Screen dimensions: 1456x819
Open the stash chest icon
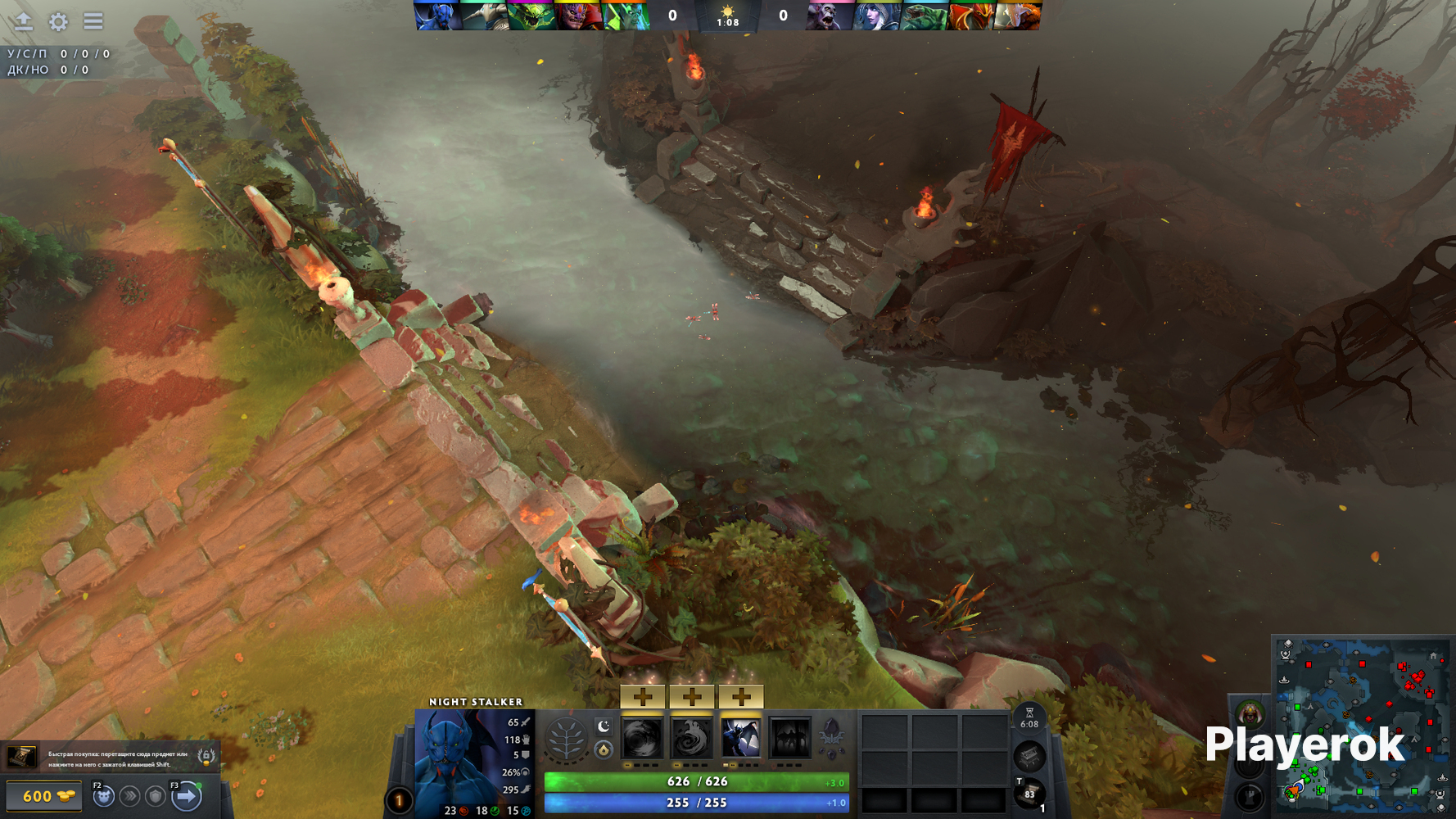[1029, 755]
